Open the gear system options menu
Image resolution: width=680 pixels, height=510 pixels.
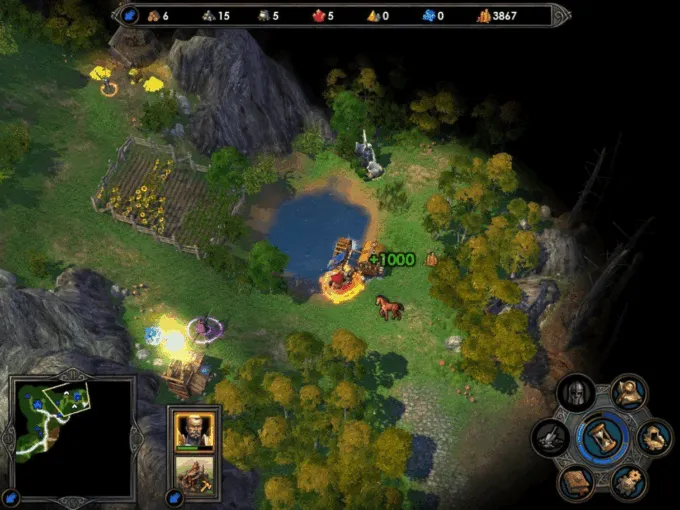coord(629,482)
